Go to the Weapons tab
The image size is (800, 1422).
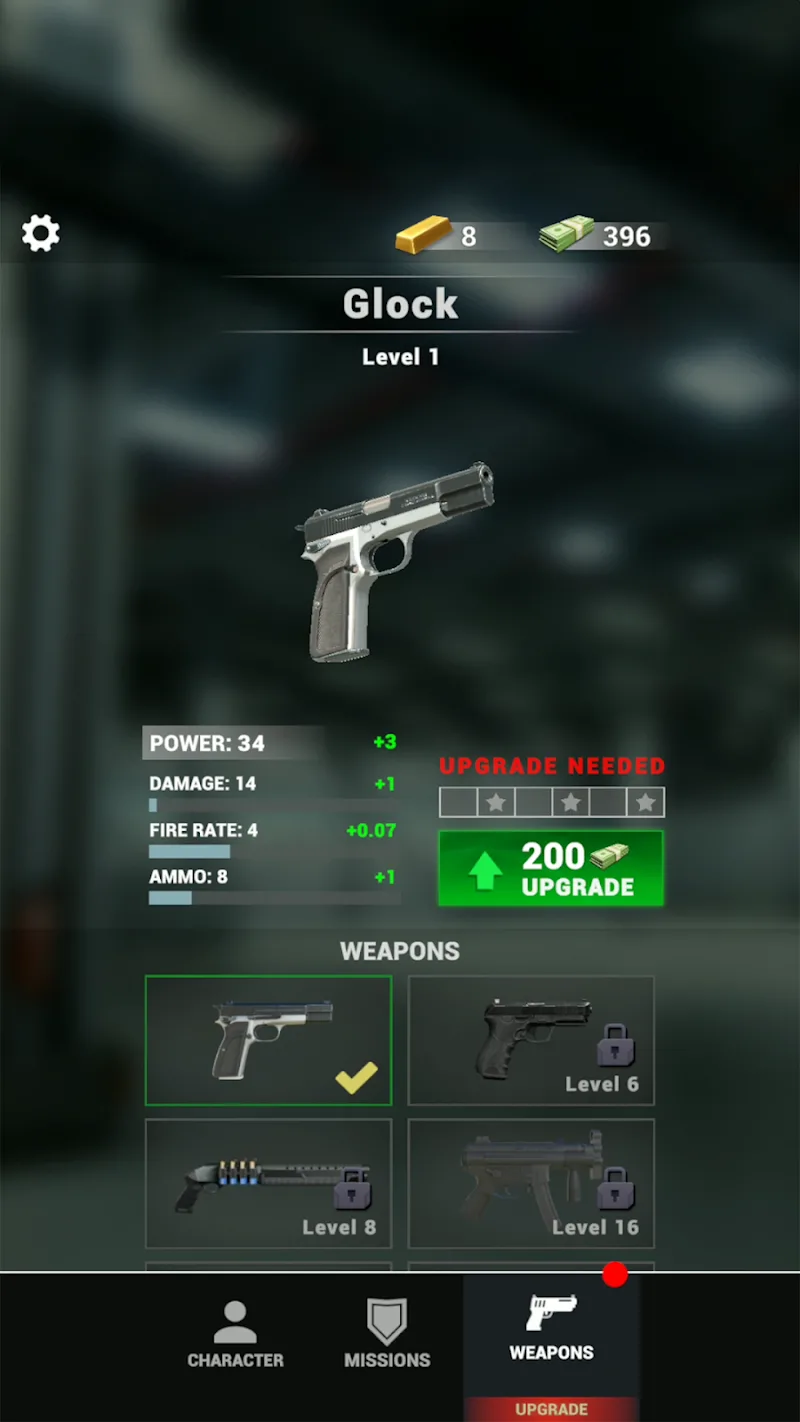551,1330
